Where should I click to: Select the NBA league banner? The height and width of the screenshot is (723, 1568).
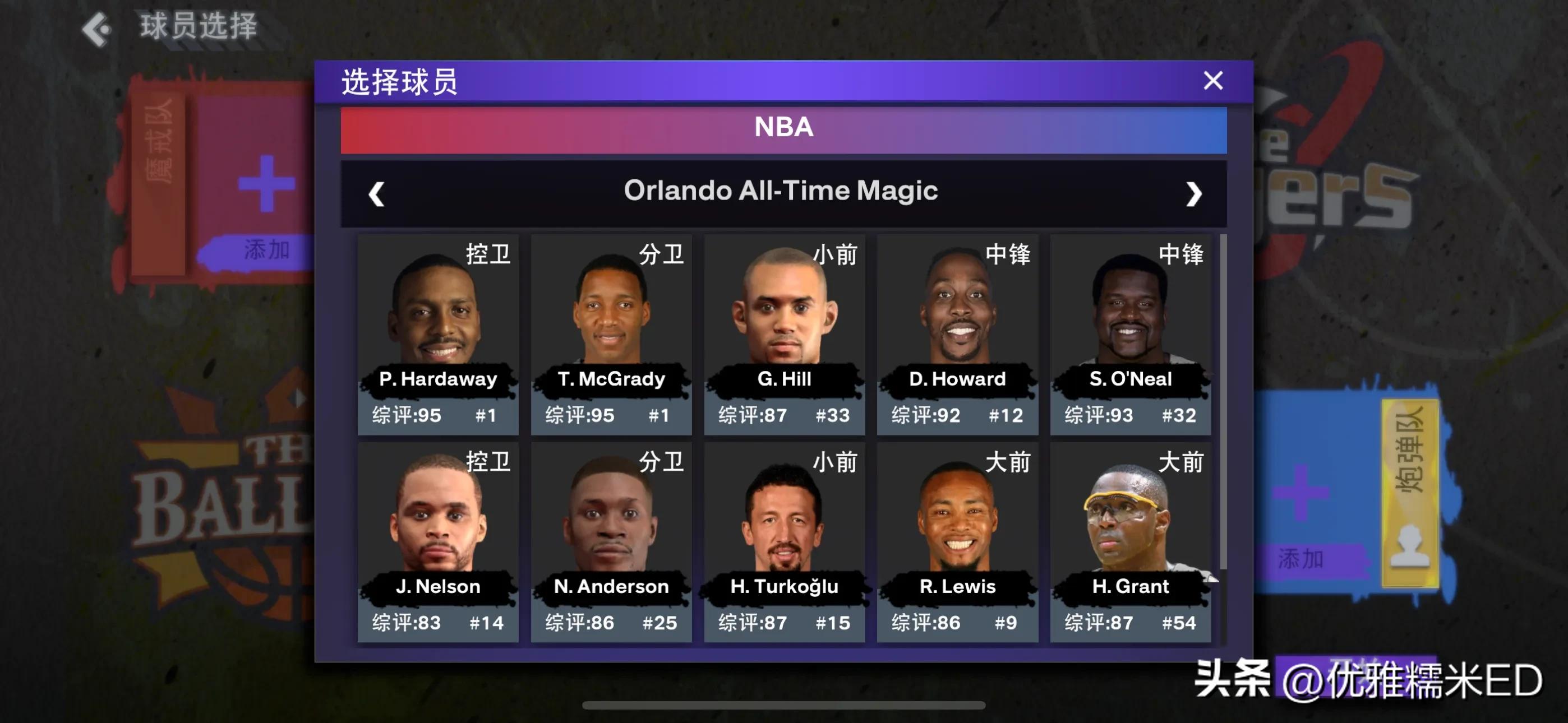[783, 128]
